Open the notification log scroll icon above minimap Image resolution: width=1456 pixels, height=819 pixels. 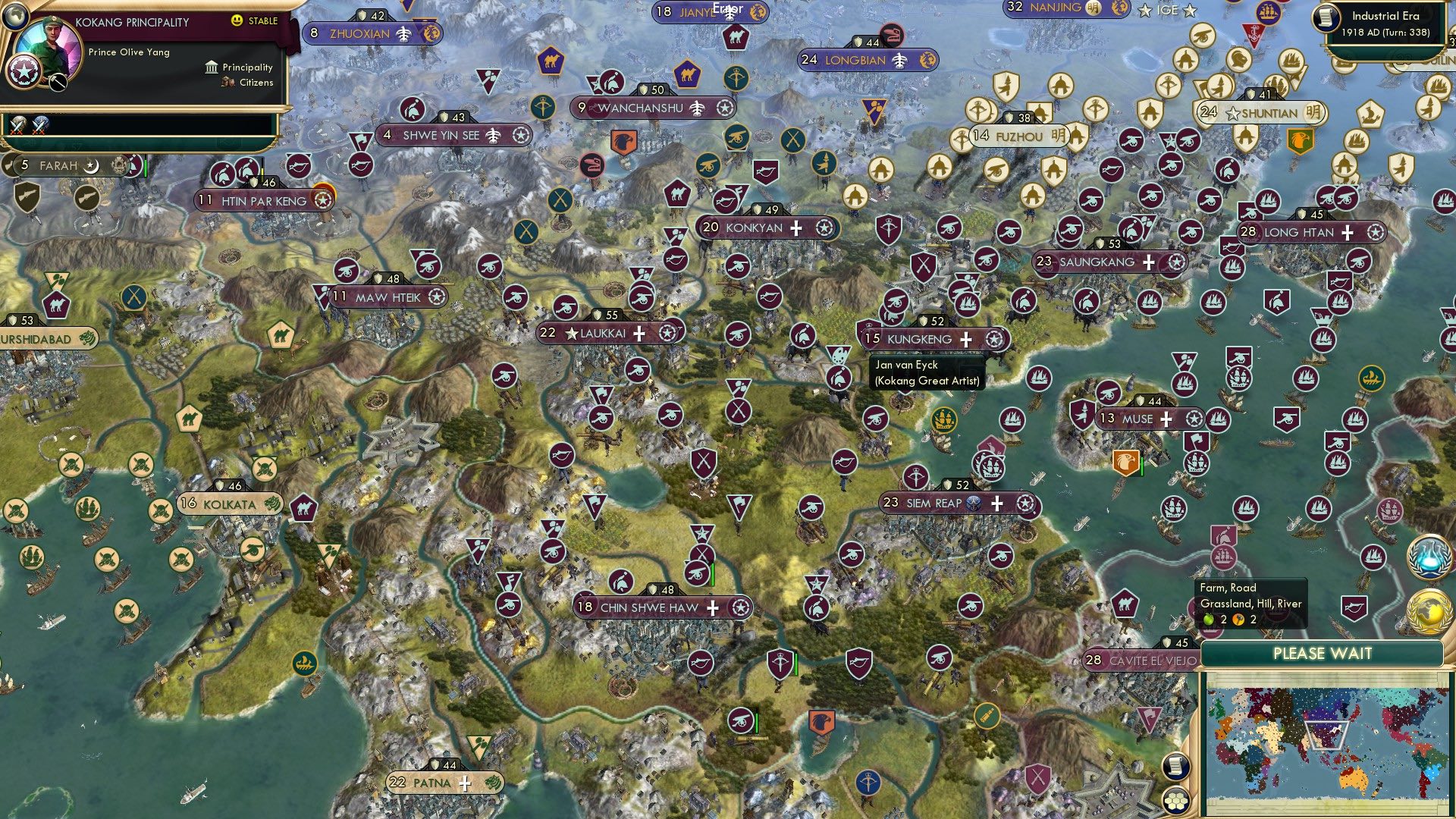[1176, 766]
